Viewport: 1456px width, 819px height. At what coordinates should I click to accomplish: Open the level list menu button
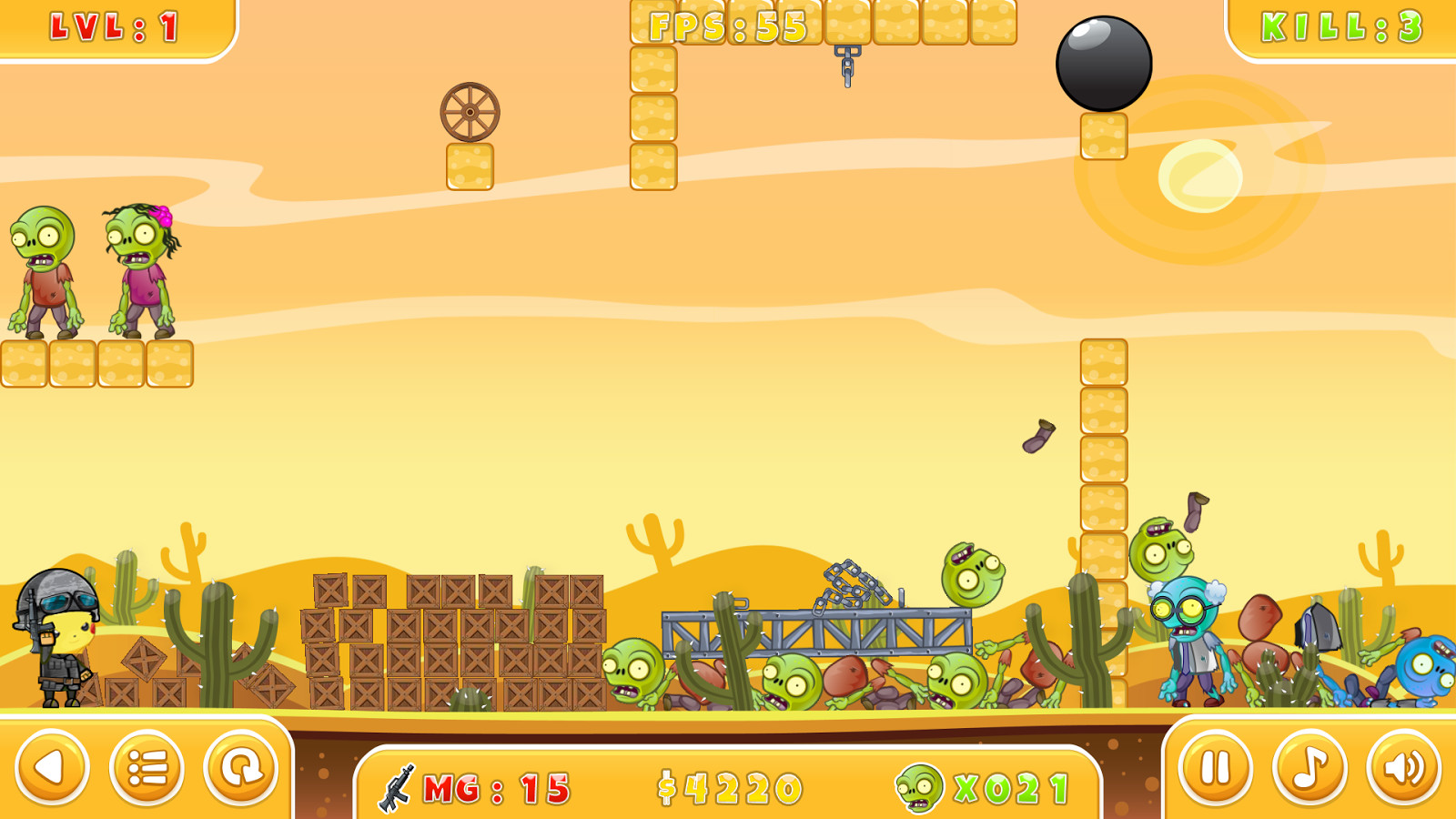click(x=147, y=768)
